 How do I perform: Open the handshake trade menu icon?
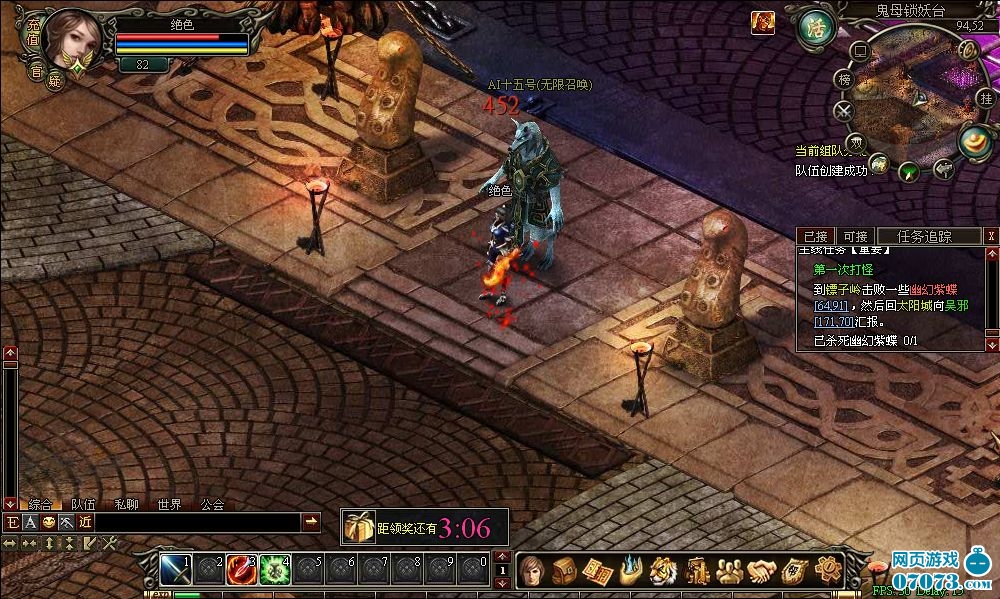(x=762, y=571)
